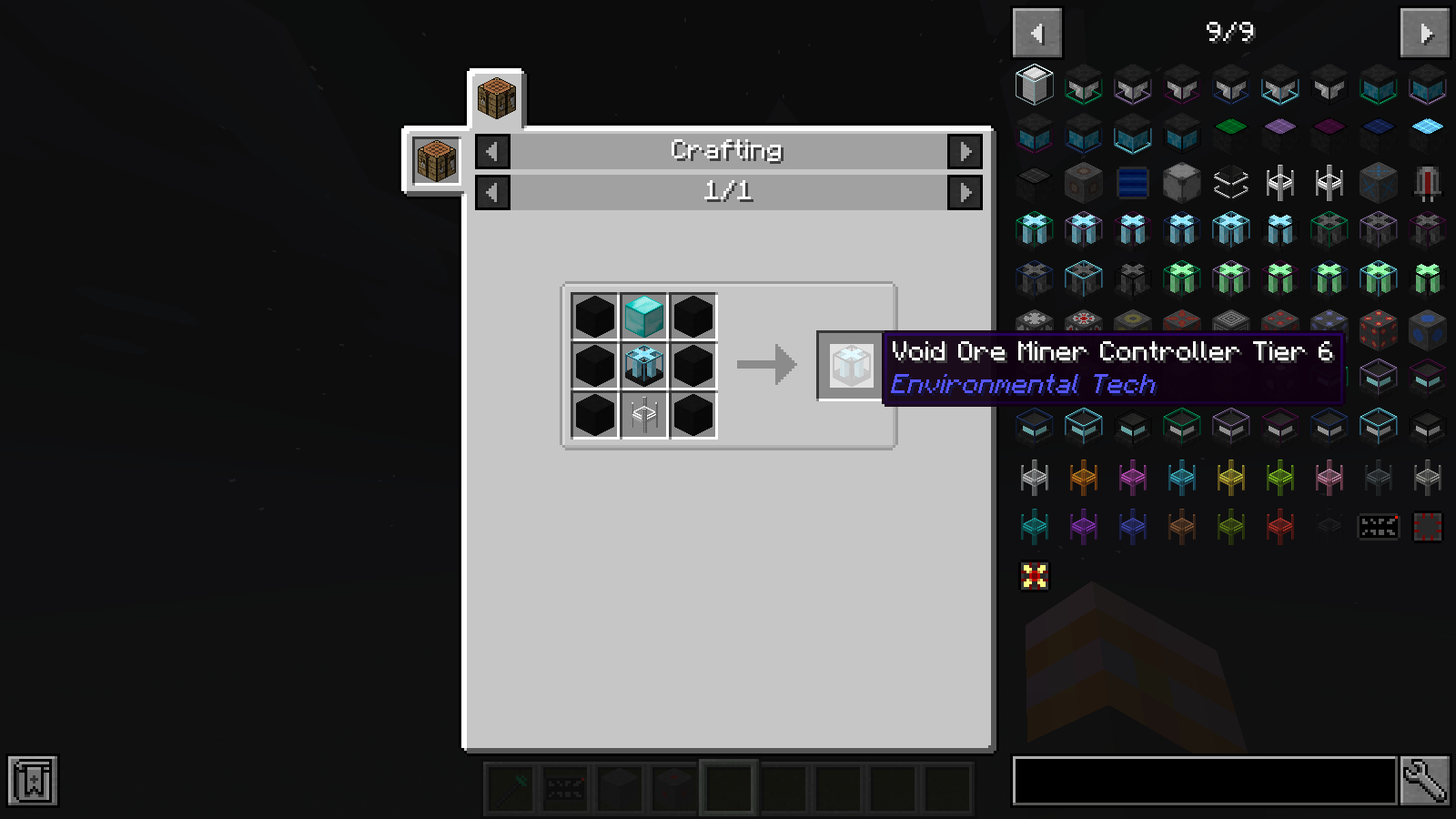
Task: Toggle a black obsidian ingredient slot selection
Action: point(595,317)
